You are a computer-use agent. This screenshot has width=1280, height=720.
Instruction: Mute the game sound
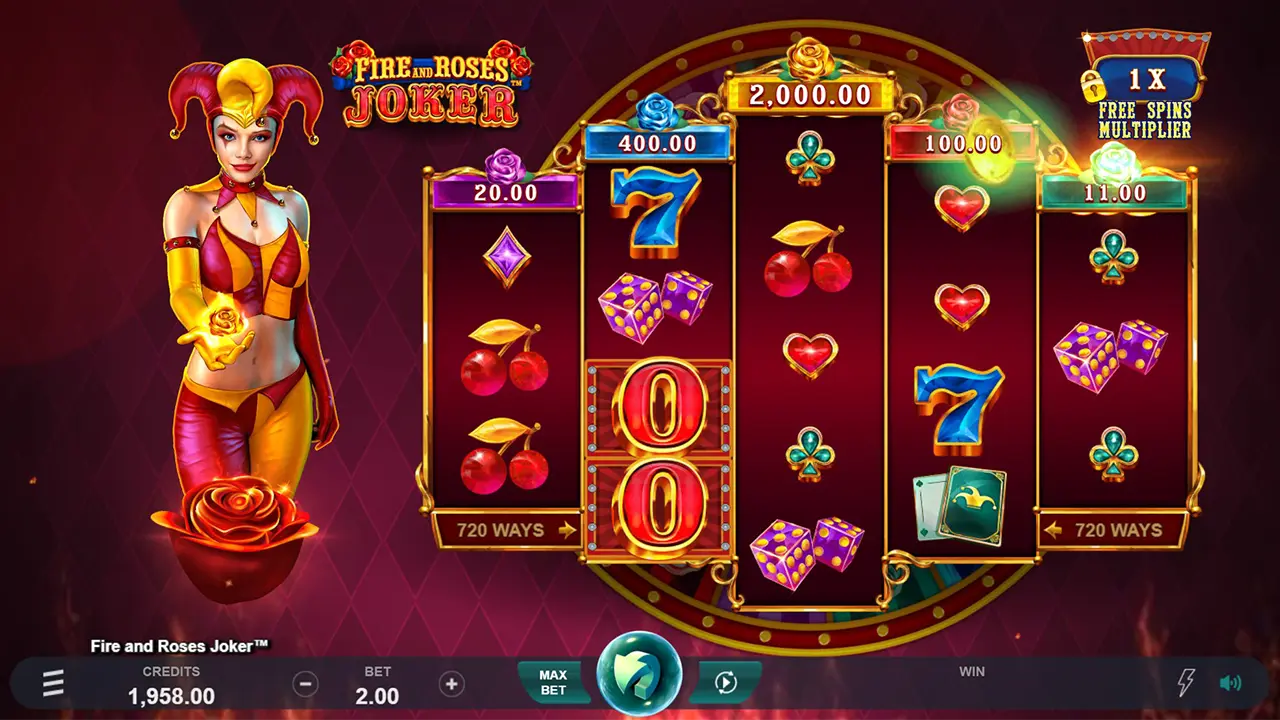pos(1230,683)
